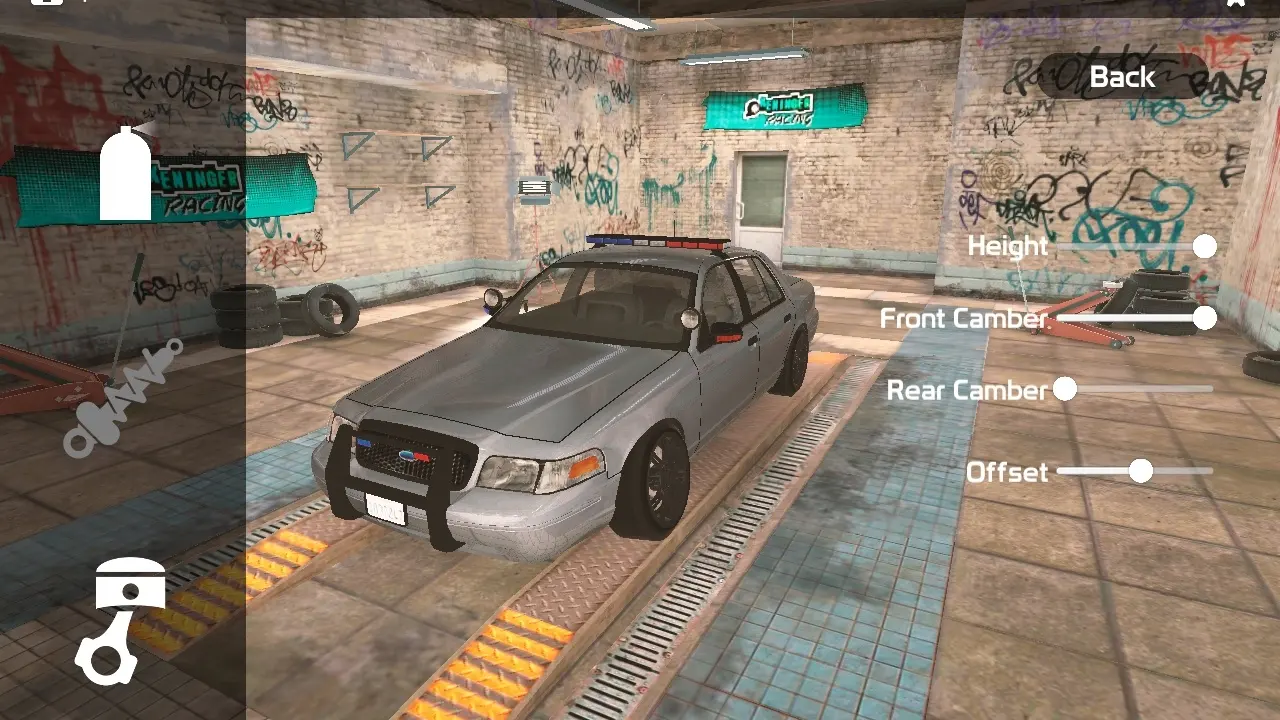Go back using the Back button

[x=1122, y=77]
